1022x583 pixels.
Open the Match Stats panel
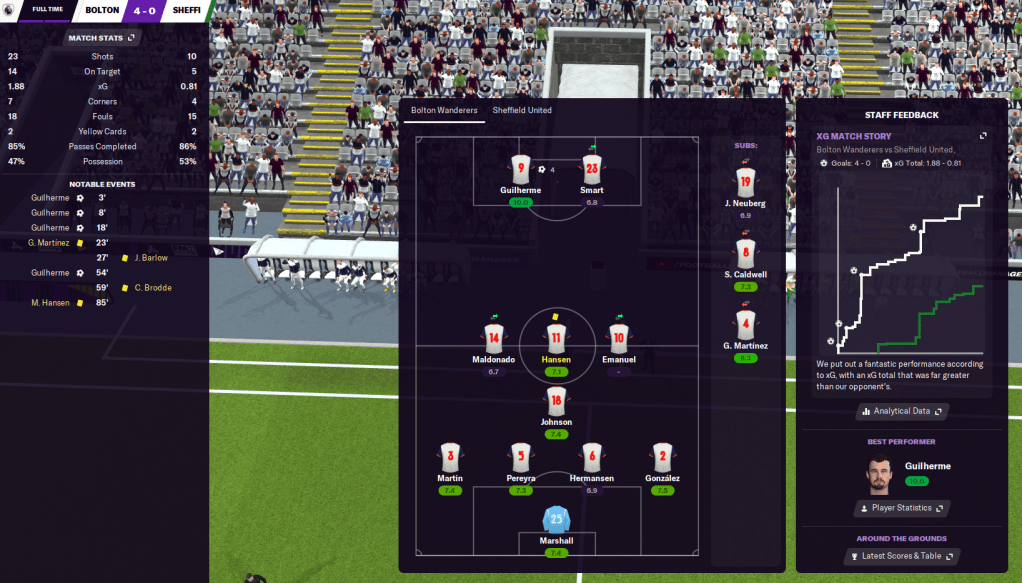101,38
